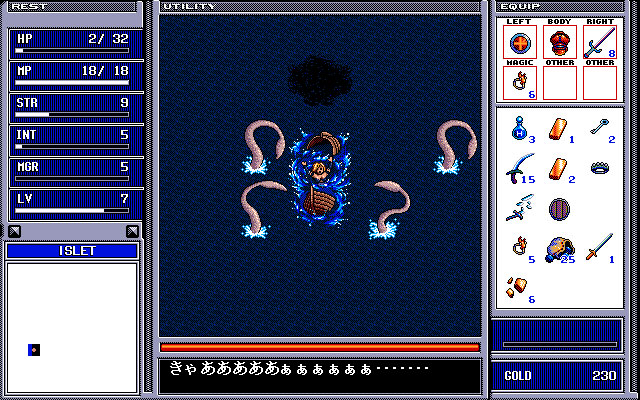The image size is (640, 400).
Task: Select the RIGHT hand sword slot
Action: click(x=598, y=43)
